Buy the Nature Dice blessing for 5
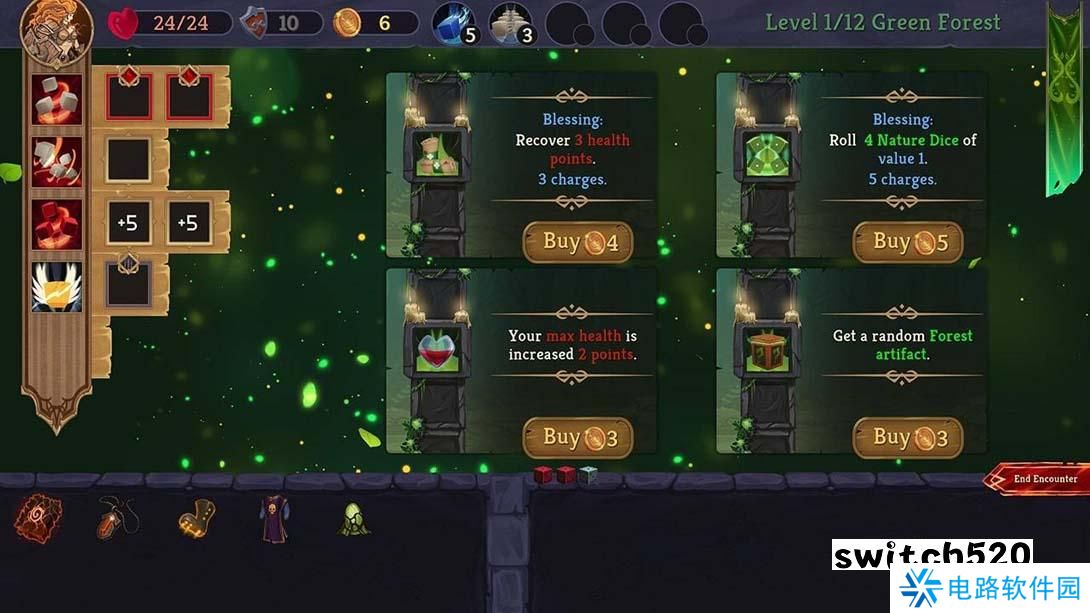The image size is (1090, 613). tap(907, 242)
